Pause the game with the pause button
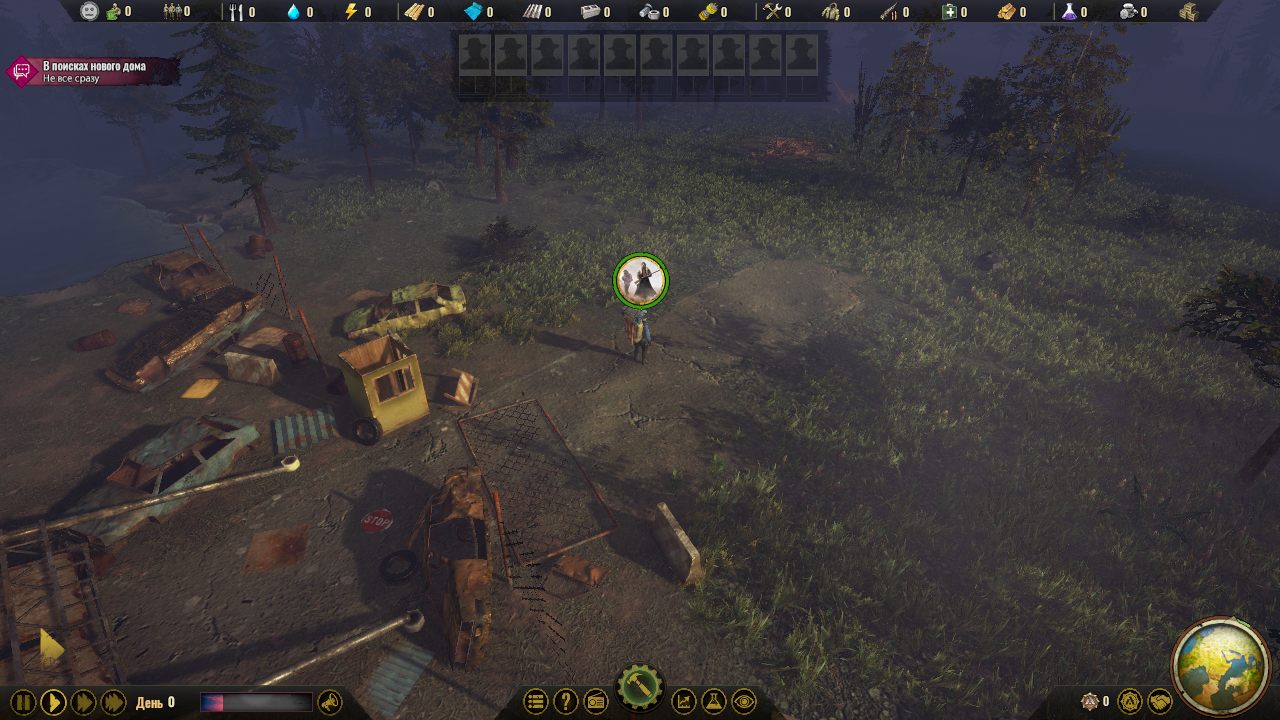This screenshot has height=720, width=1280. point(23,702)
